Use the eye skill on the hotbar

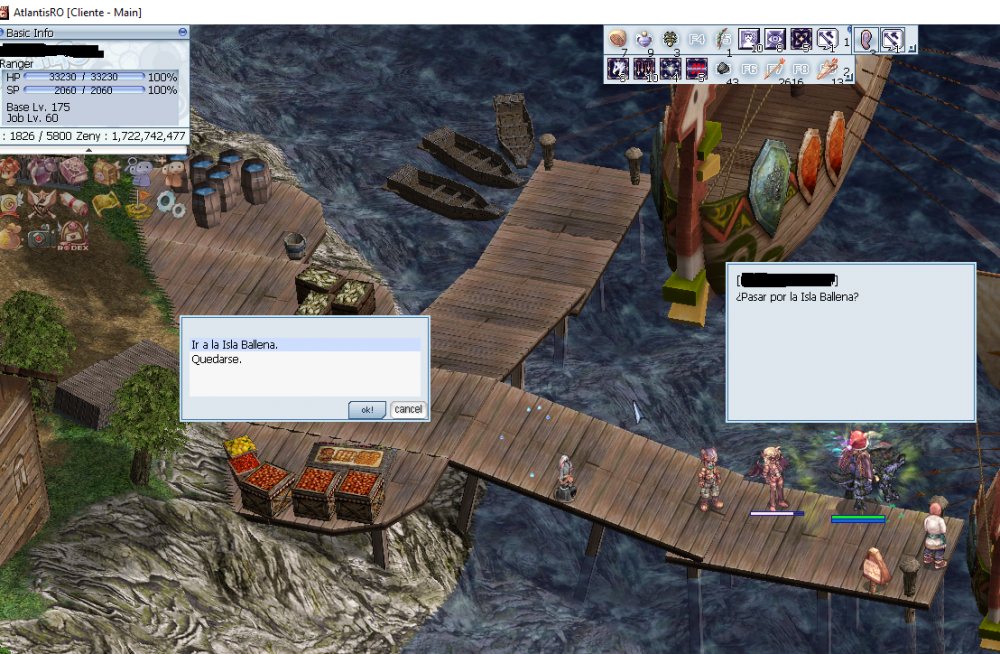(x=774, y=41)
